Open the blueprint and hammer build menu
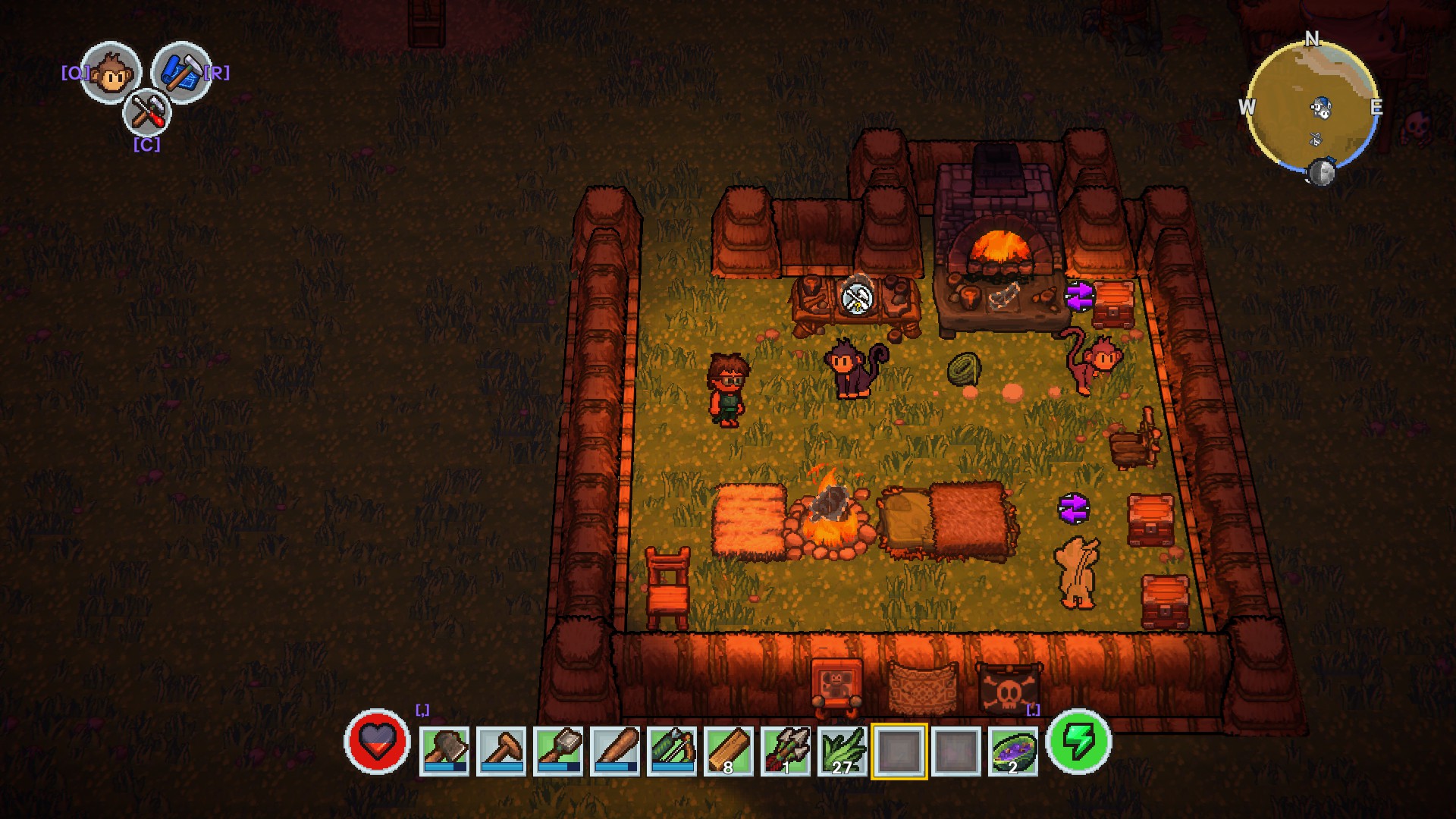Image resolution: width=1456 pixels, height=819 pixels. coord(180,72)
